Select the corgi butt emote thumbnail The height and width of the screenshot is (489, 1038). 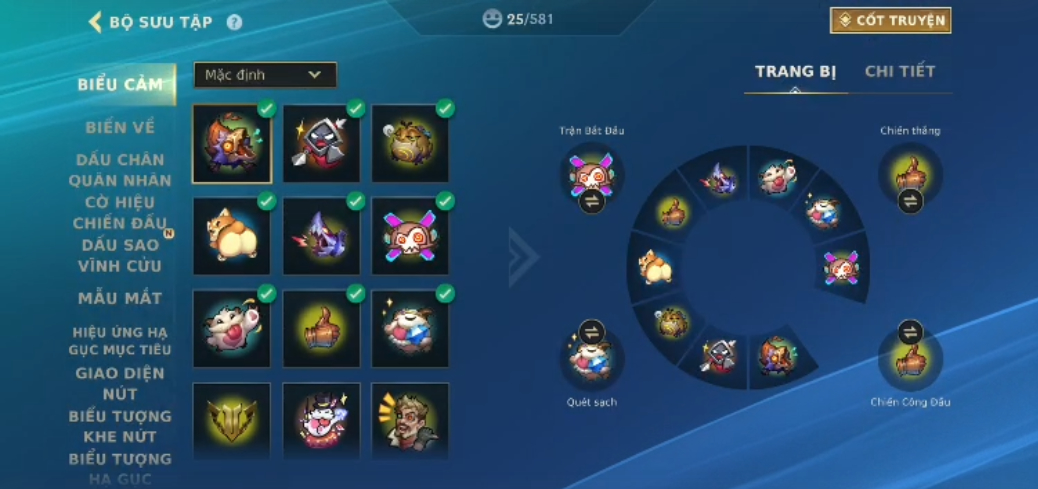pos(232,236)
